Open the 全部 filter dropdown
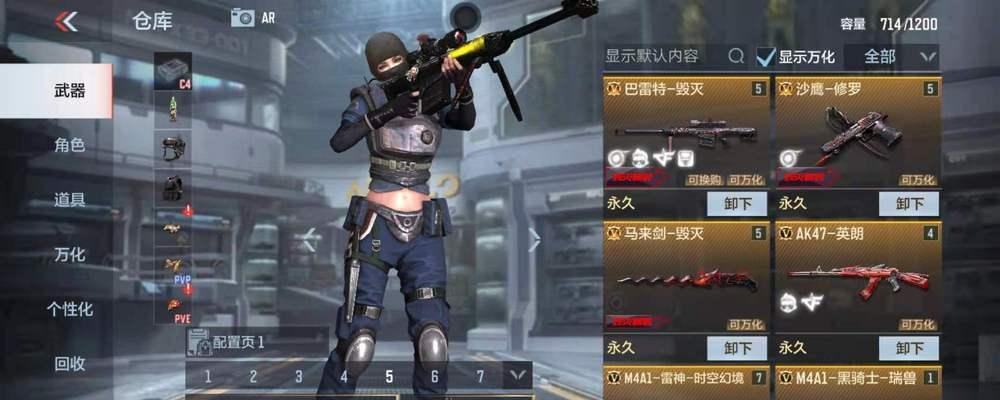Image resolution: width=1000 pixels, height=400 pixels. pyautogui.click(x=892, y=56)
